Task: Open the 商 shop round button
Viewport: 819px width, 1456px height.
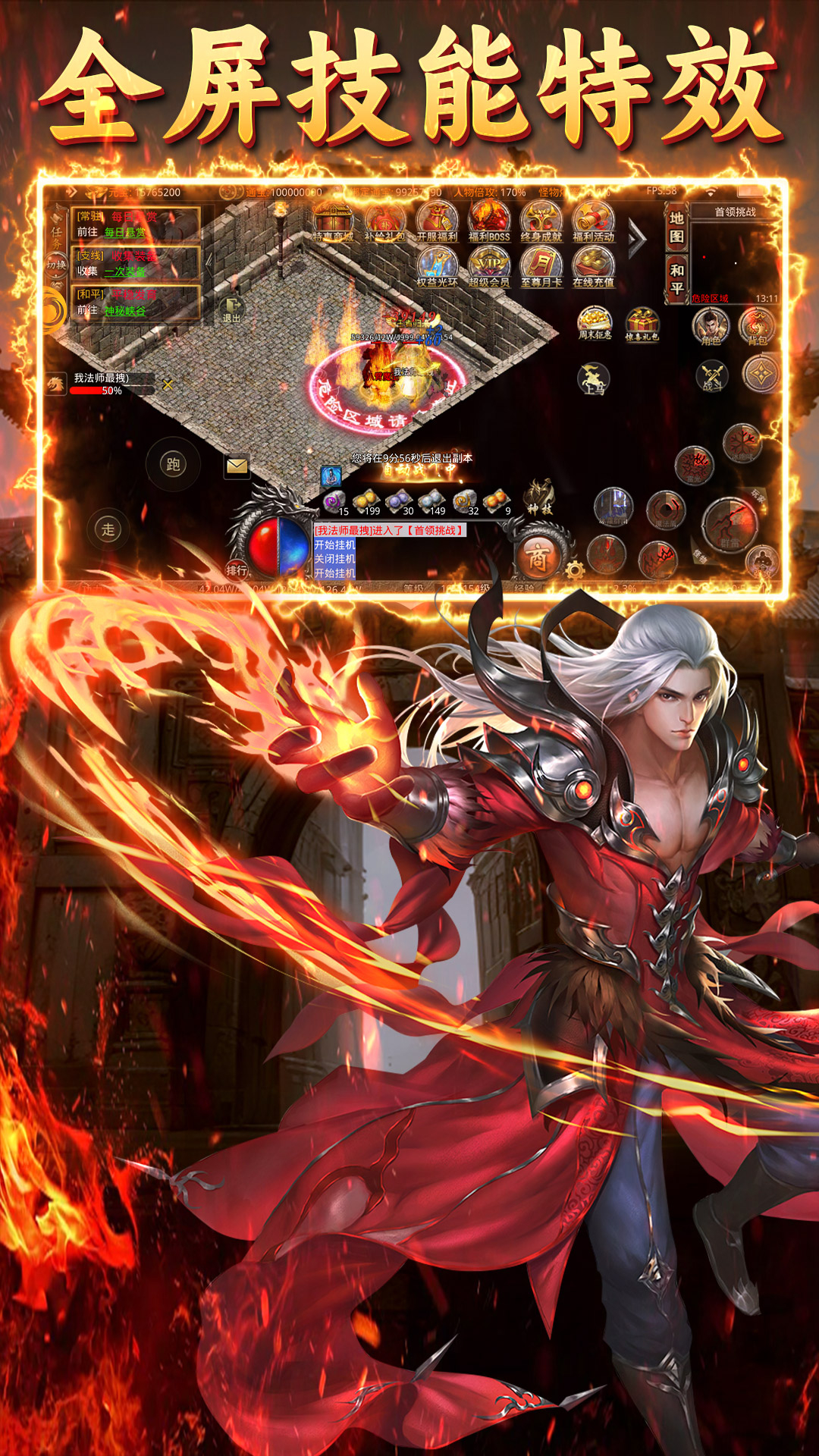Action: point(538,559)
